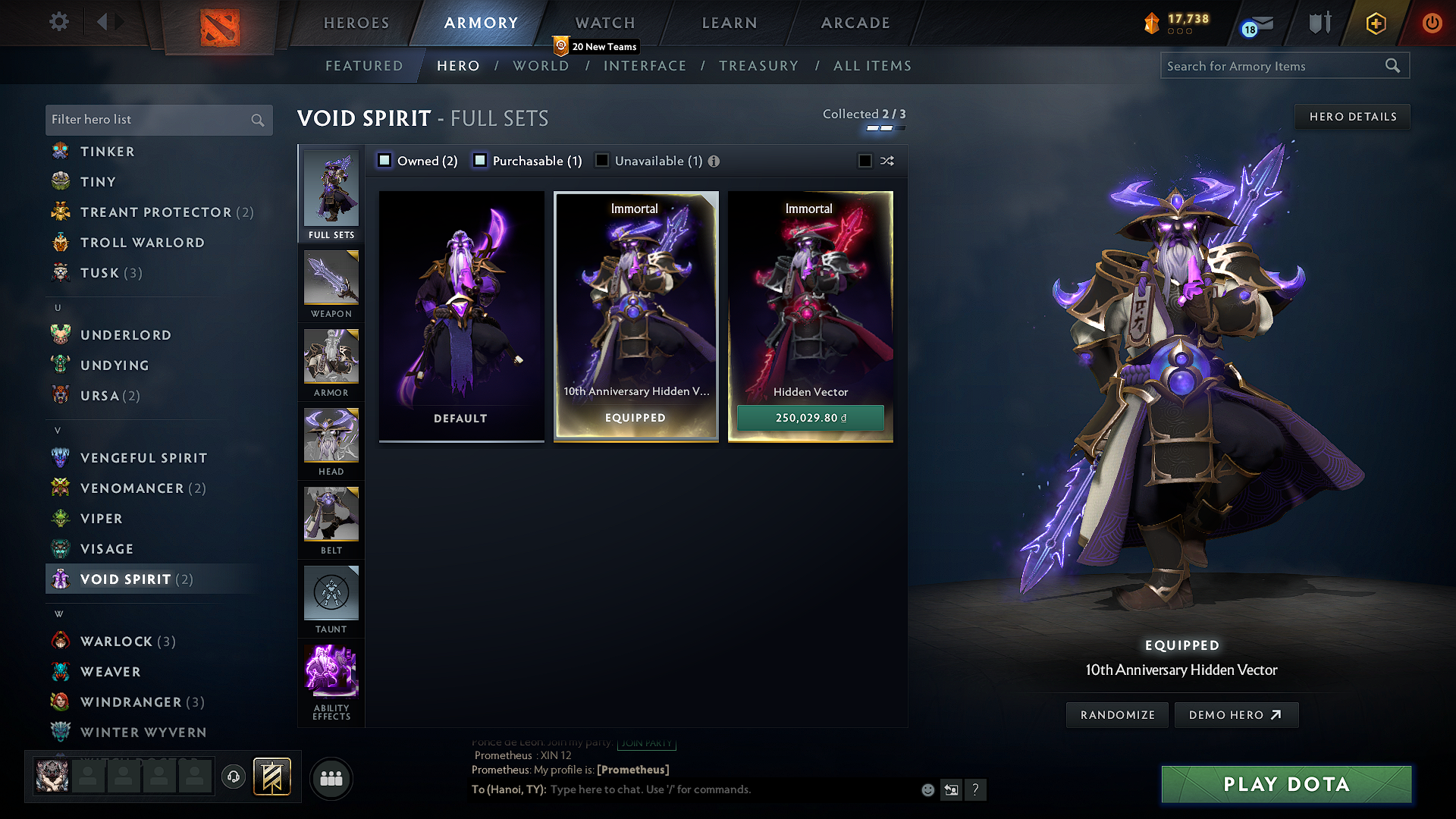Enable the Unavailable (1) filter checkbox
1456x819 pixels.
tap(602, 160)
